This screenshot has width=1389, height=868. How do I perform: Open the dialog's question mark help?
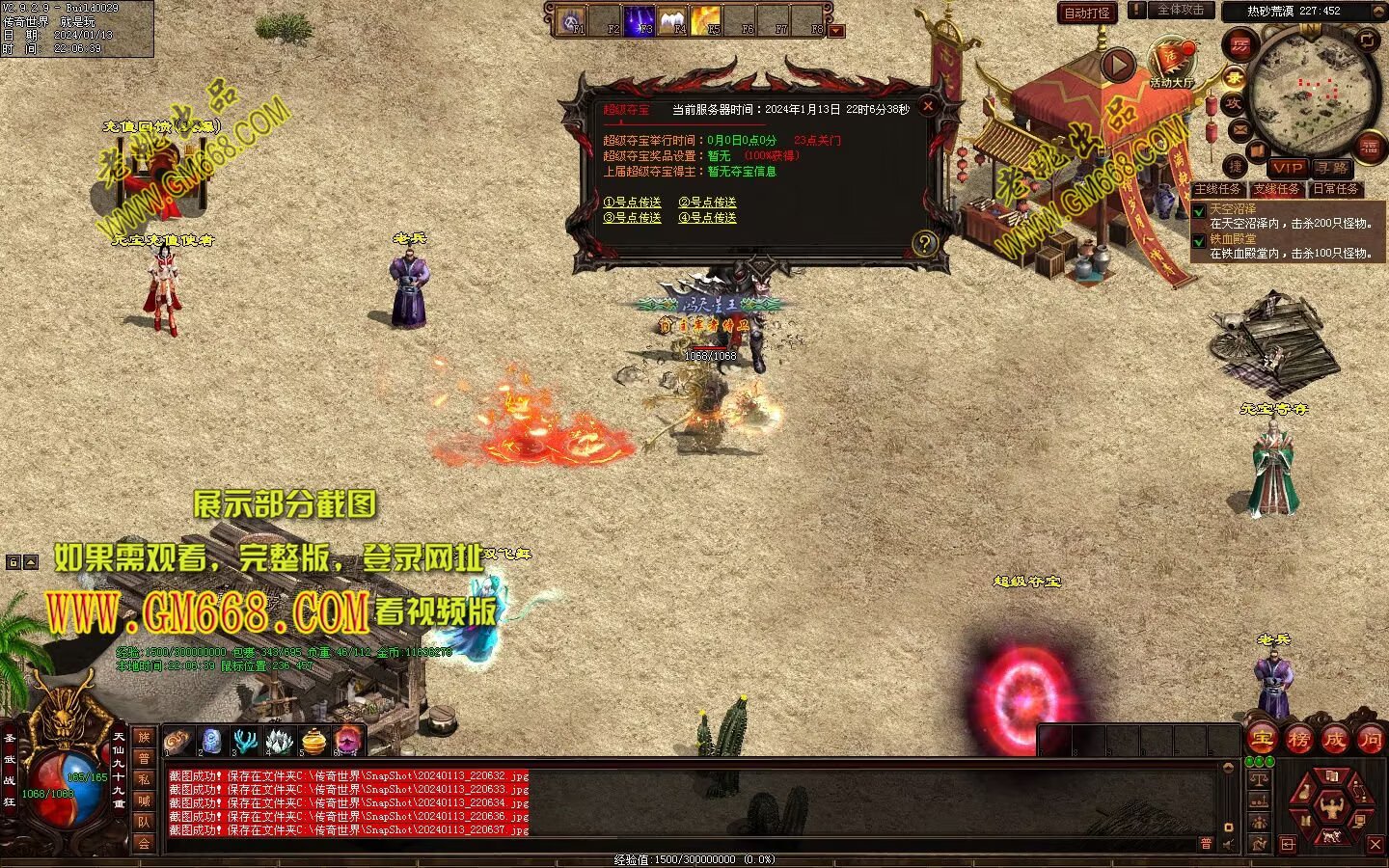pyautogui.click(x=925, y=243)
